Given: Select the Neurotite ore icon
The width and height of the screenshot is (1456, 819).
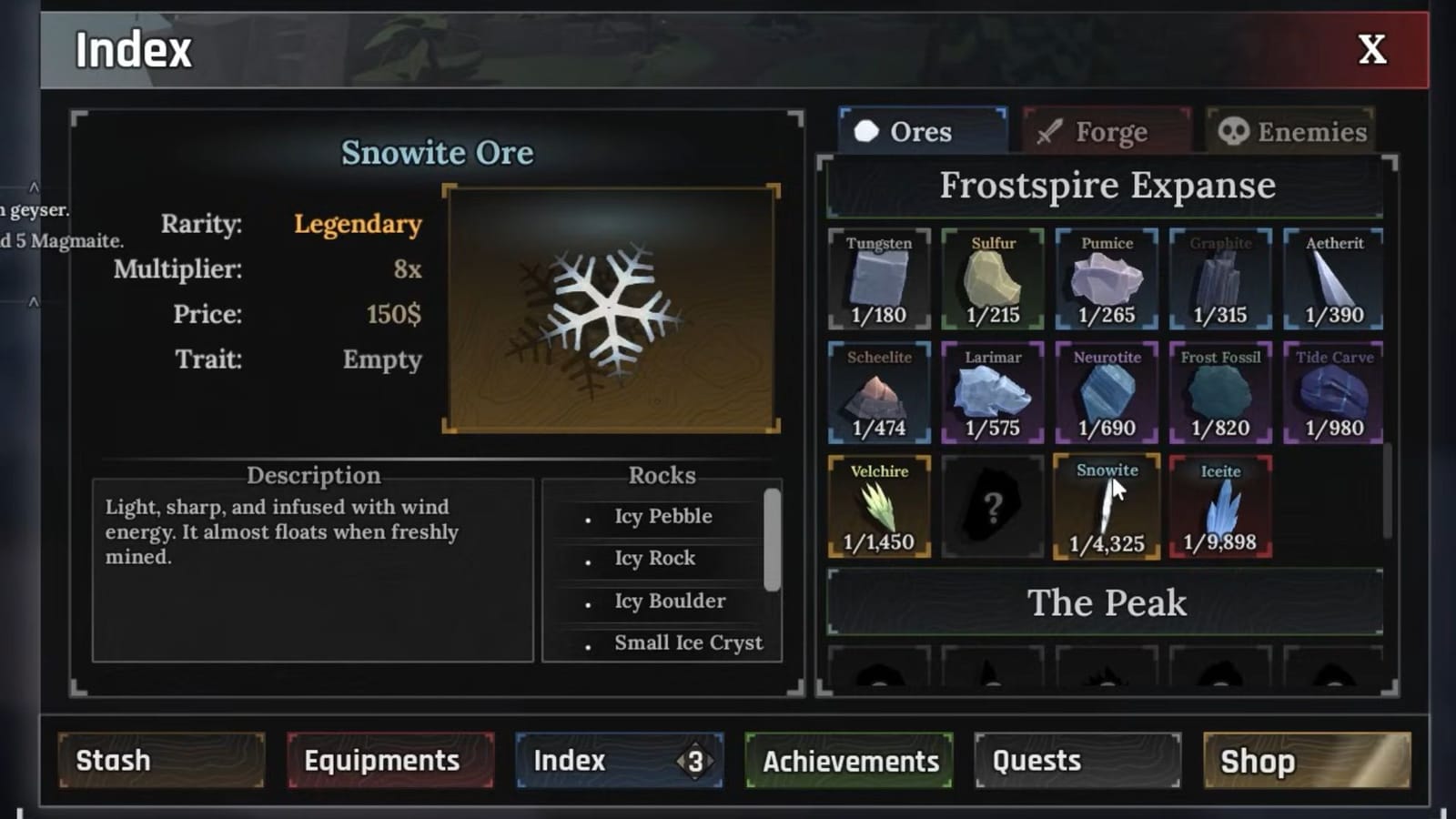Looking at the screenshot, I should coord(1107,393).
